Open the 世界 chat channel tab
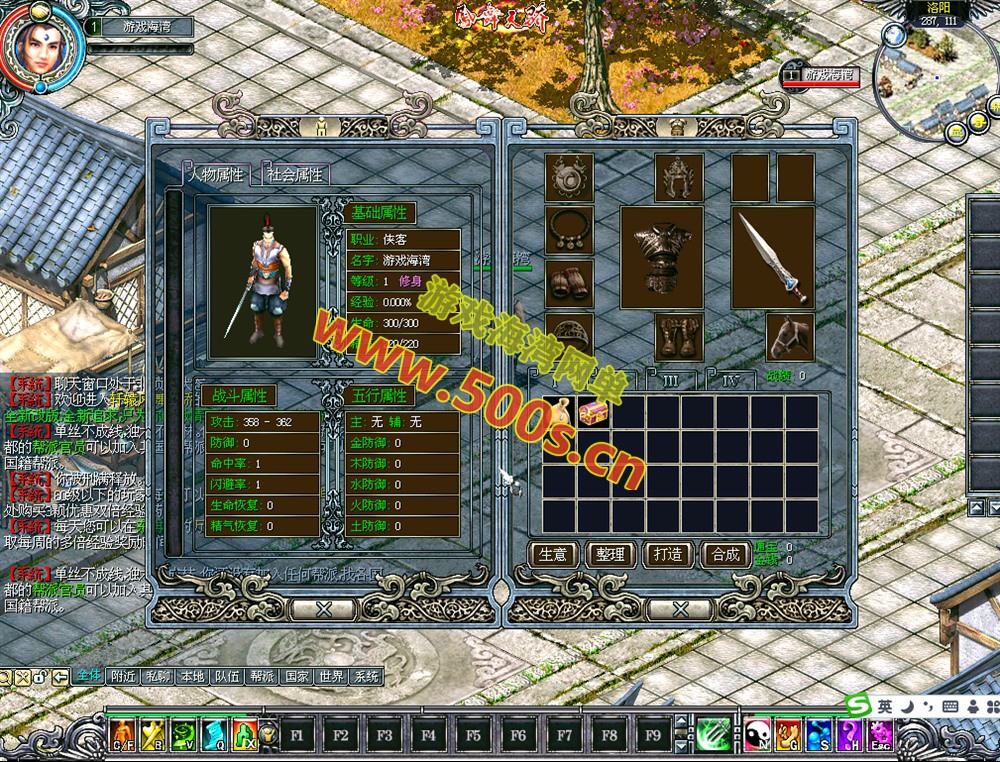The image size is (1000, 762). coord(330,676)
